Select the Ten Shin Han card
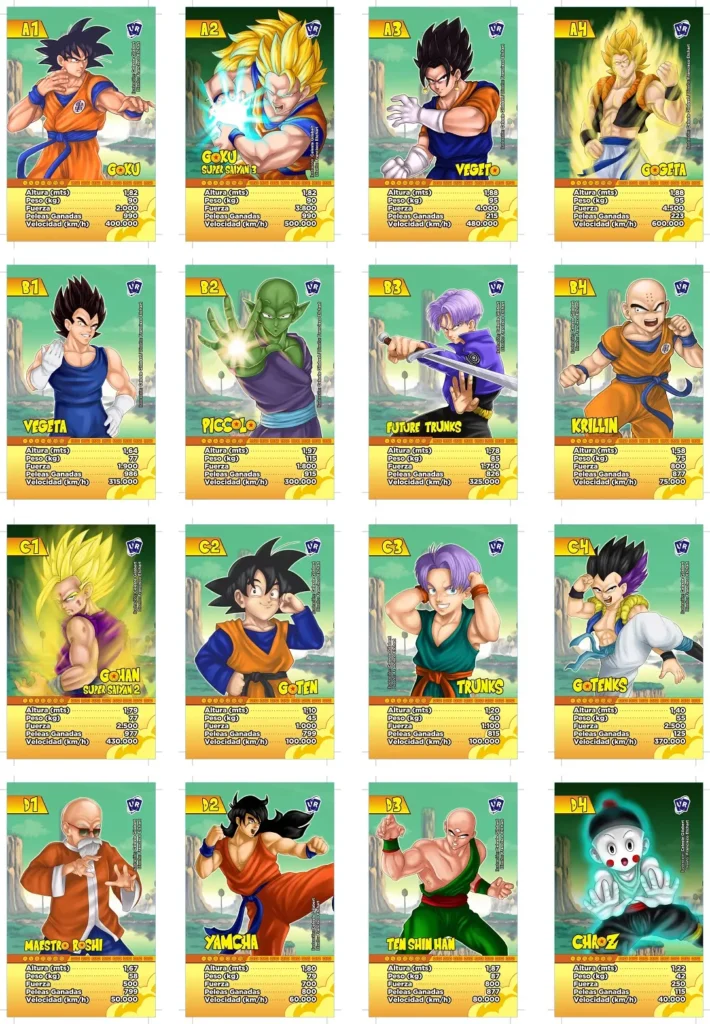 click(443, 899)
